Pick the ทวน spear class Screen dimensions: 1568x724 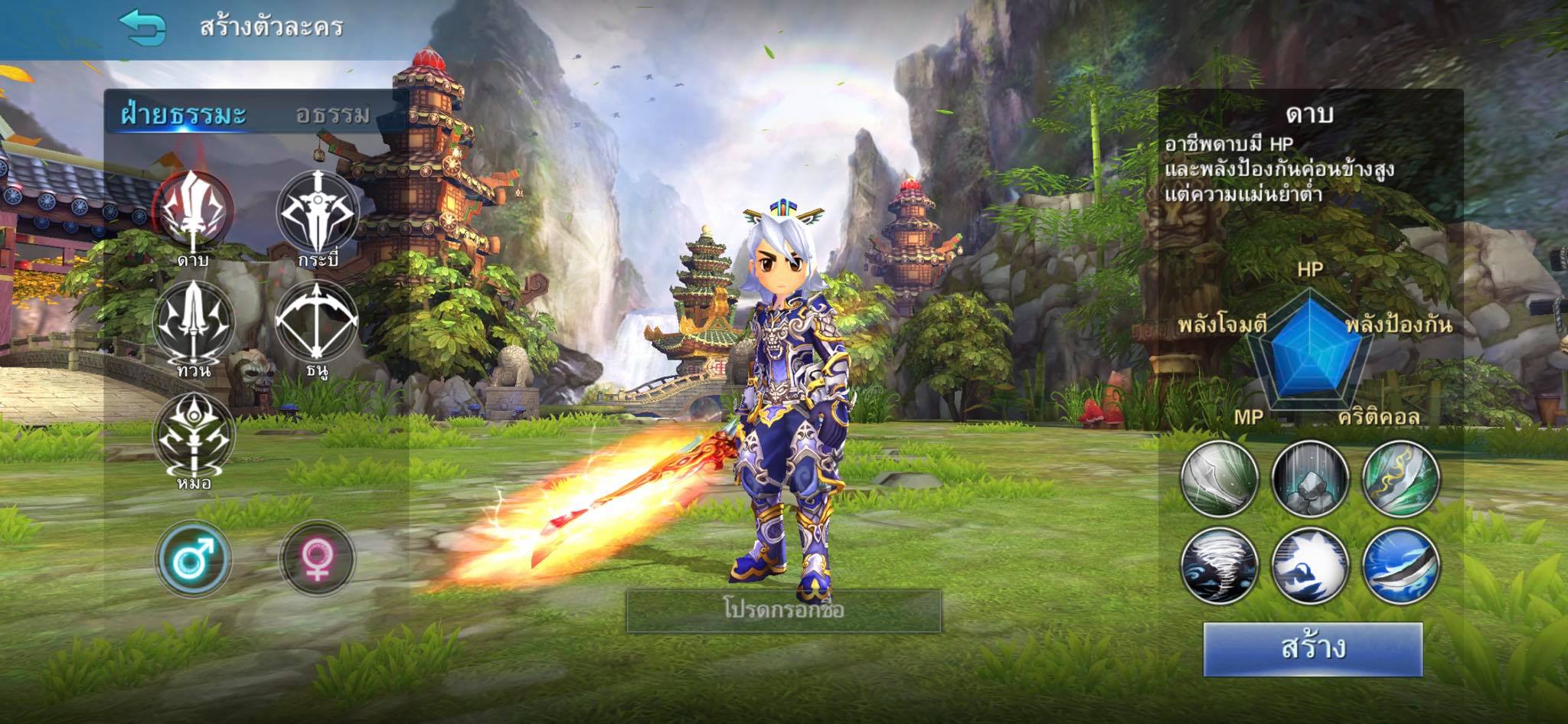tap(194, 321)
